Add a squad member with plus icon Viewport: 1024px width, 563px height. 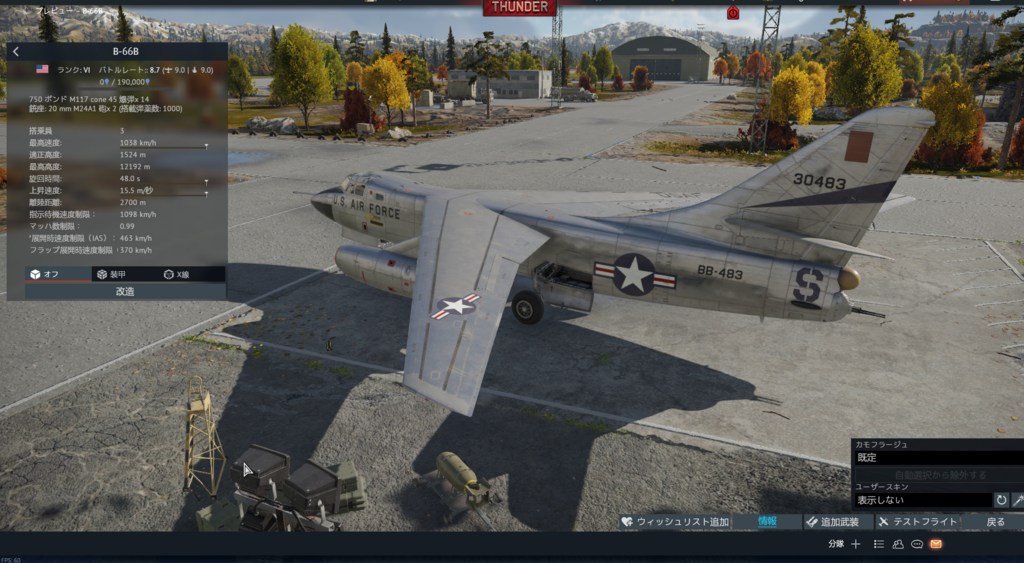[x=855, y=544]
